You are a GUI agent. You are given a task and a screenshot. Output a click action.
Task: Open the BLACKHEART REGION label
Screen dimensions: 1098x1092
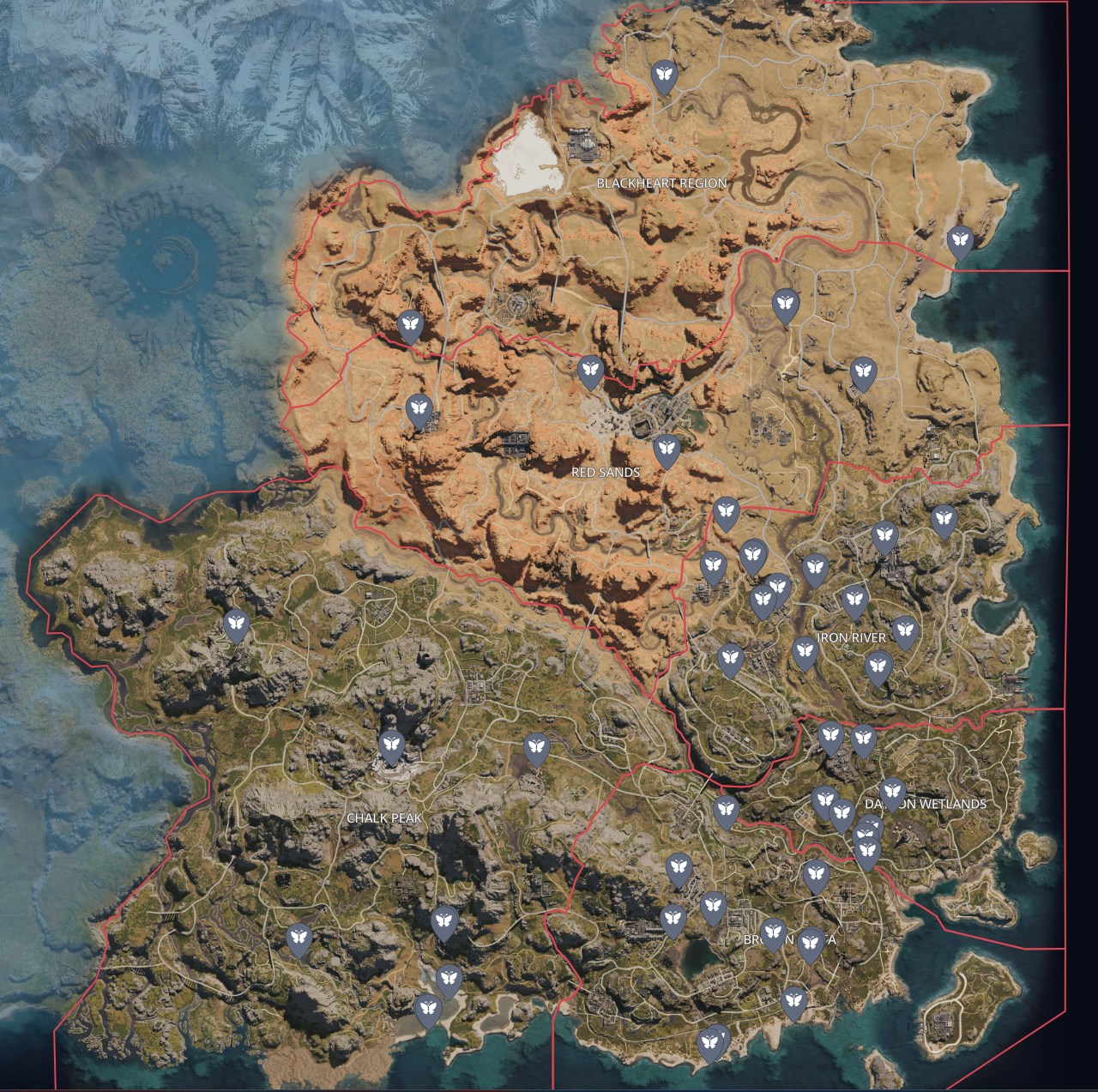tap(662, 182)
